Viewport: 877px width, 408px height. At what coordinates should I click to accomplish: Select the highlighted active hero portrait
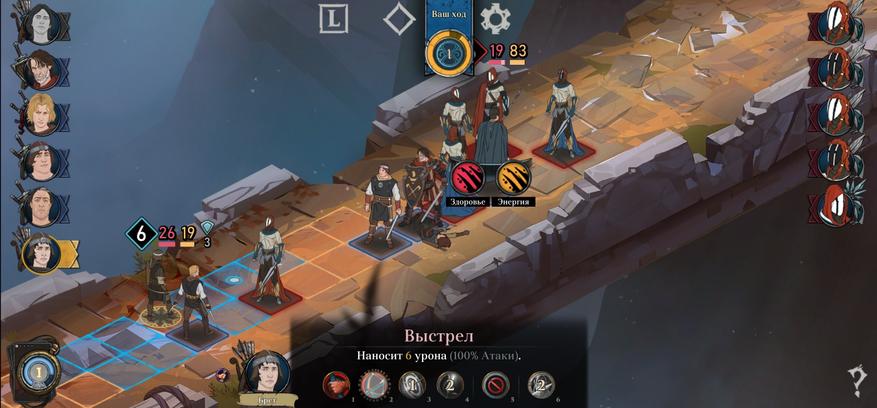[x=41, y=253]
